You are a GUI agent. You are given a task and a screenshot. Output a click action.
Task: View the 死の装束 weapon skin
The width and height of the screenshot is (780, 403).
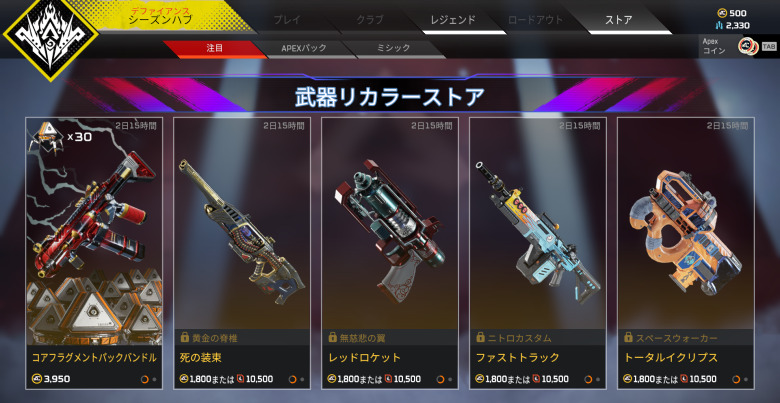pos(240,250)
